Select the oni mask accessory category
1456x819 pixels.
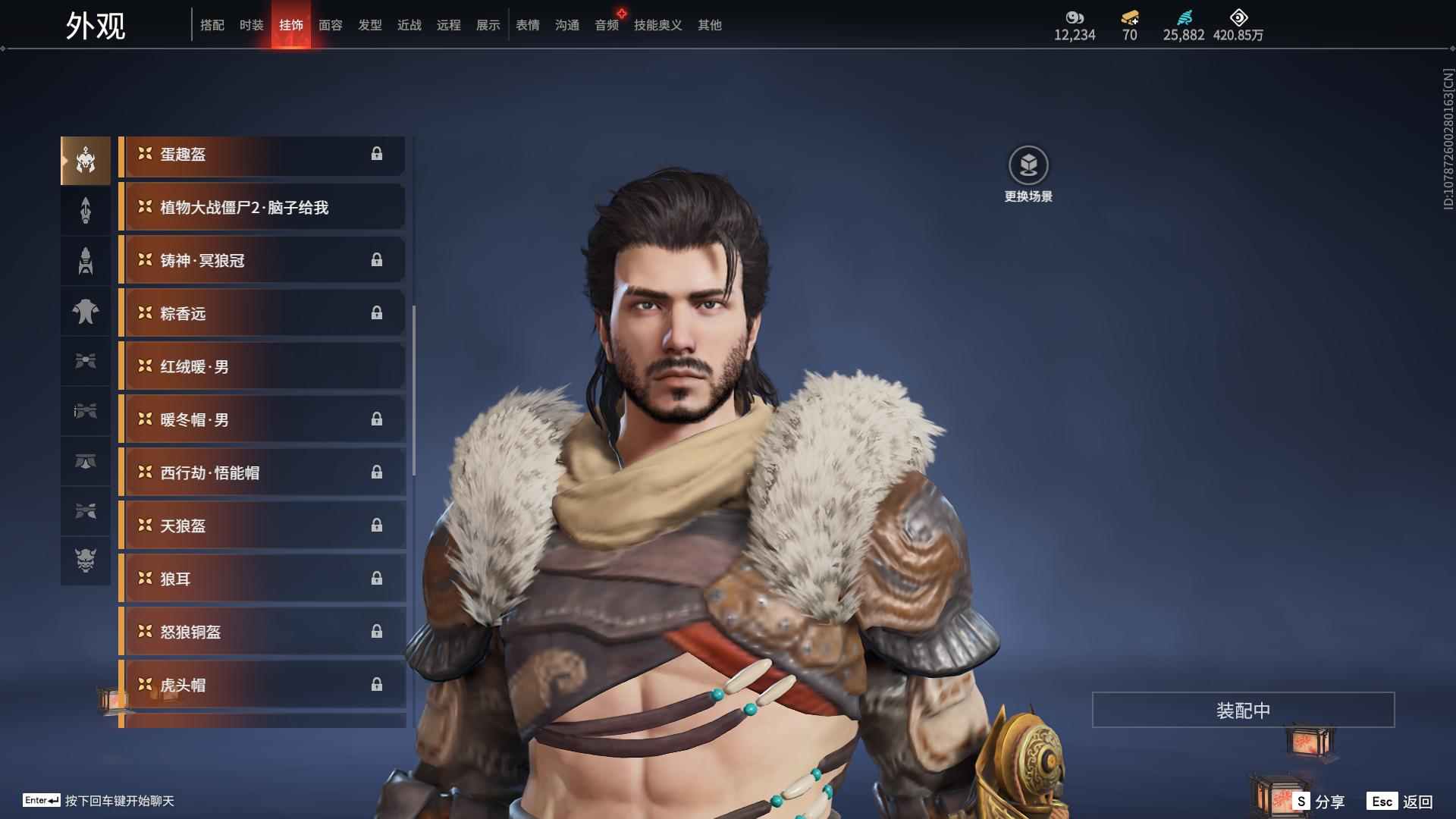86,560
